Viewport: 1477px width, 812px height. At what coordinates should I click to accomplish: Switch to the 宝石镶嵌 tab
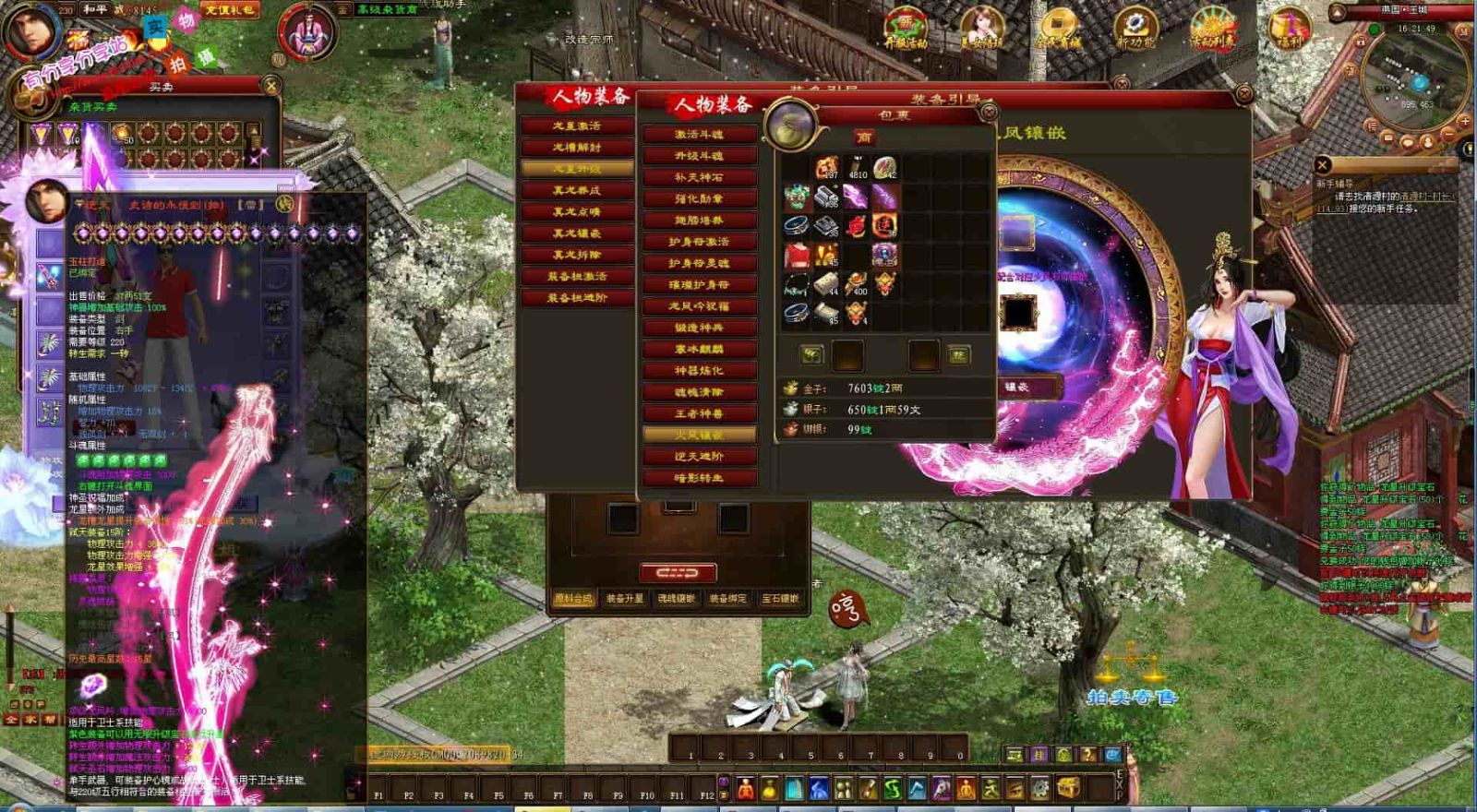(x=780, y=599)
